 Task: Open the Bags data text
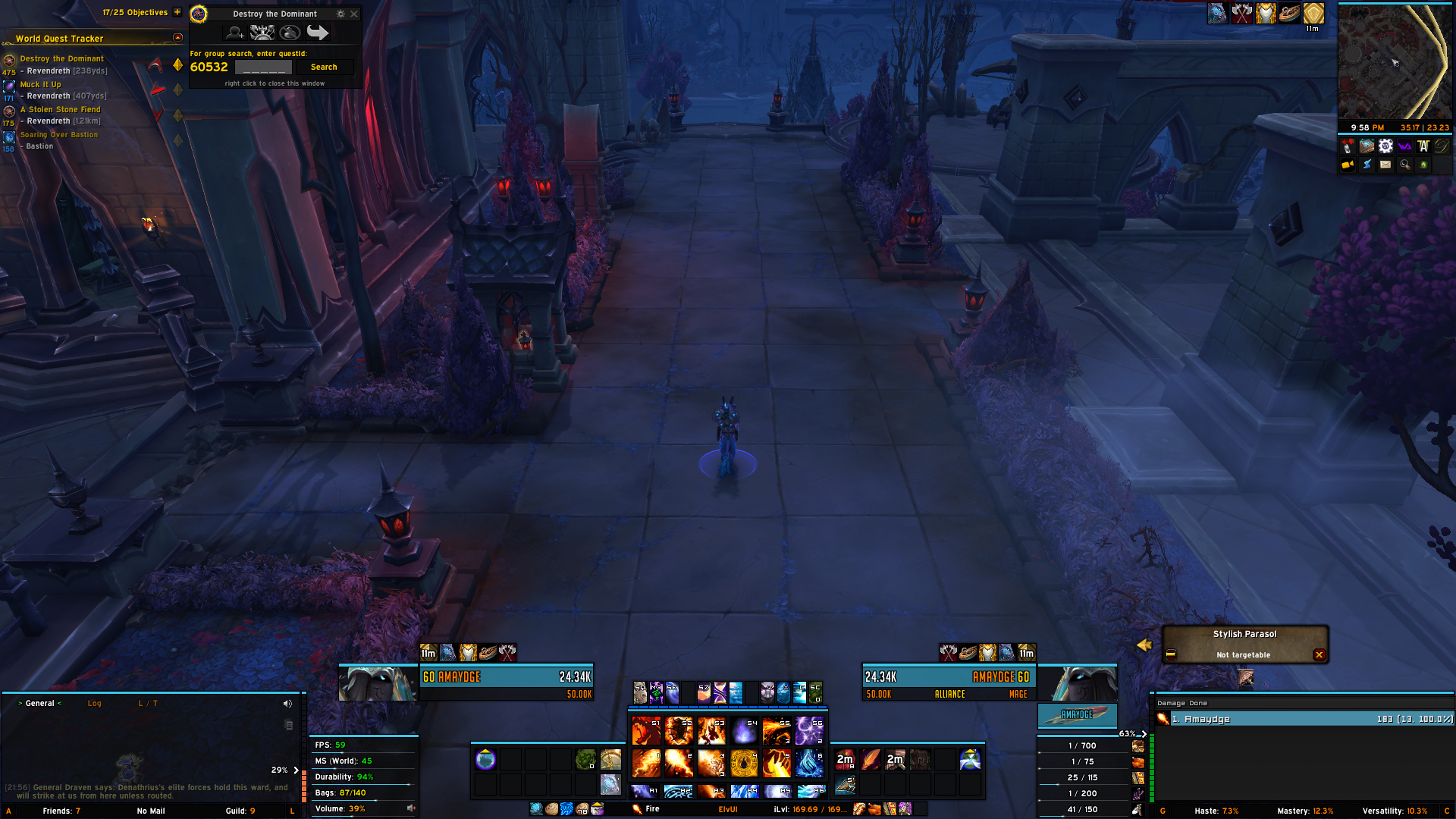[x=353, y=793]
